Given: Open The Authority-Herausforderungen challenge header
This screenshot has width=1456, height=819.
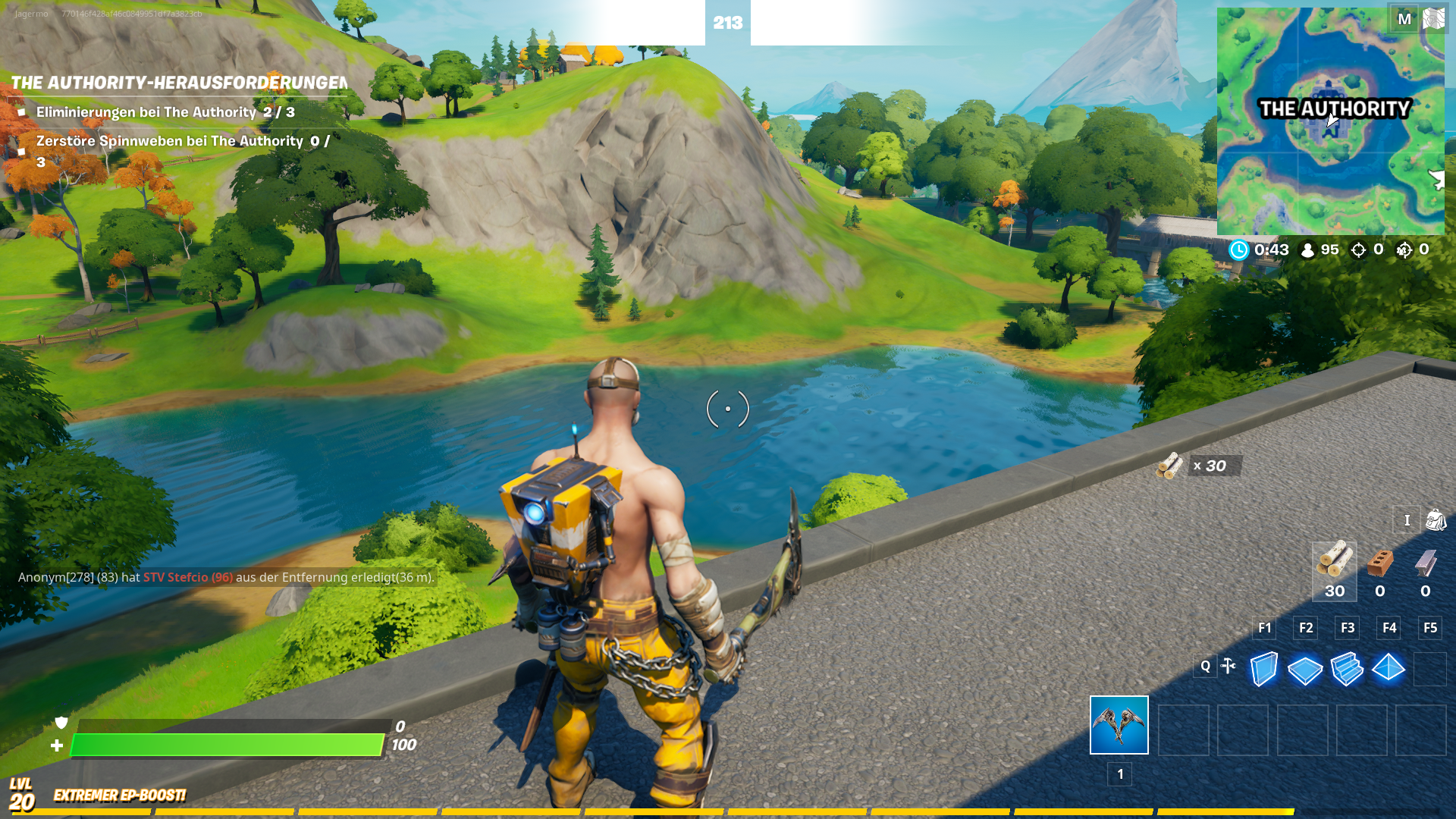Looking at the screenshot, I should [179, 83].
